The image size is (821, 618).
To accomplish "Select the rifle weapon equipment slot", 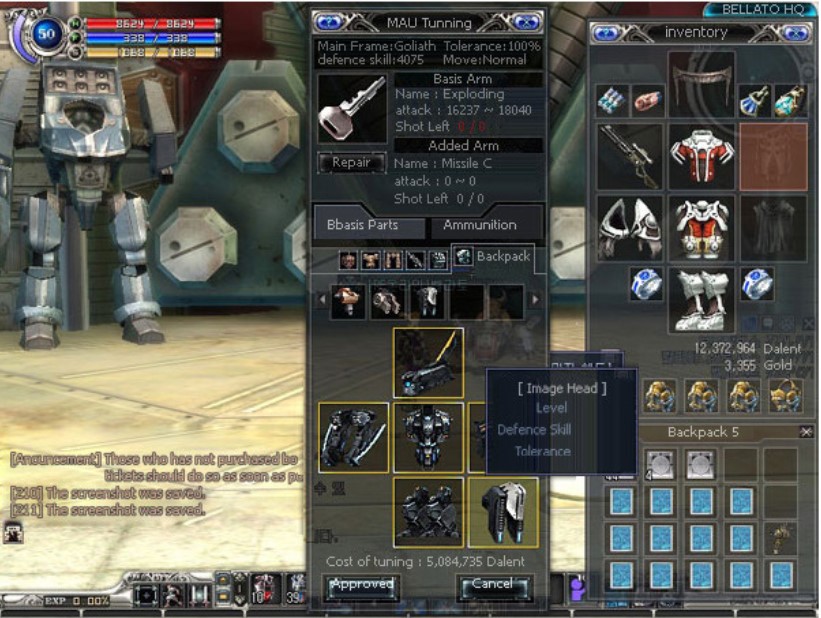I will pyautogui.click(x=630, y=156).
